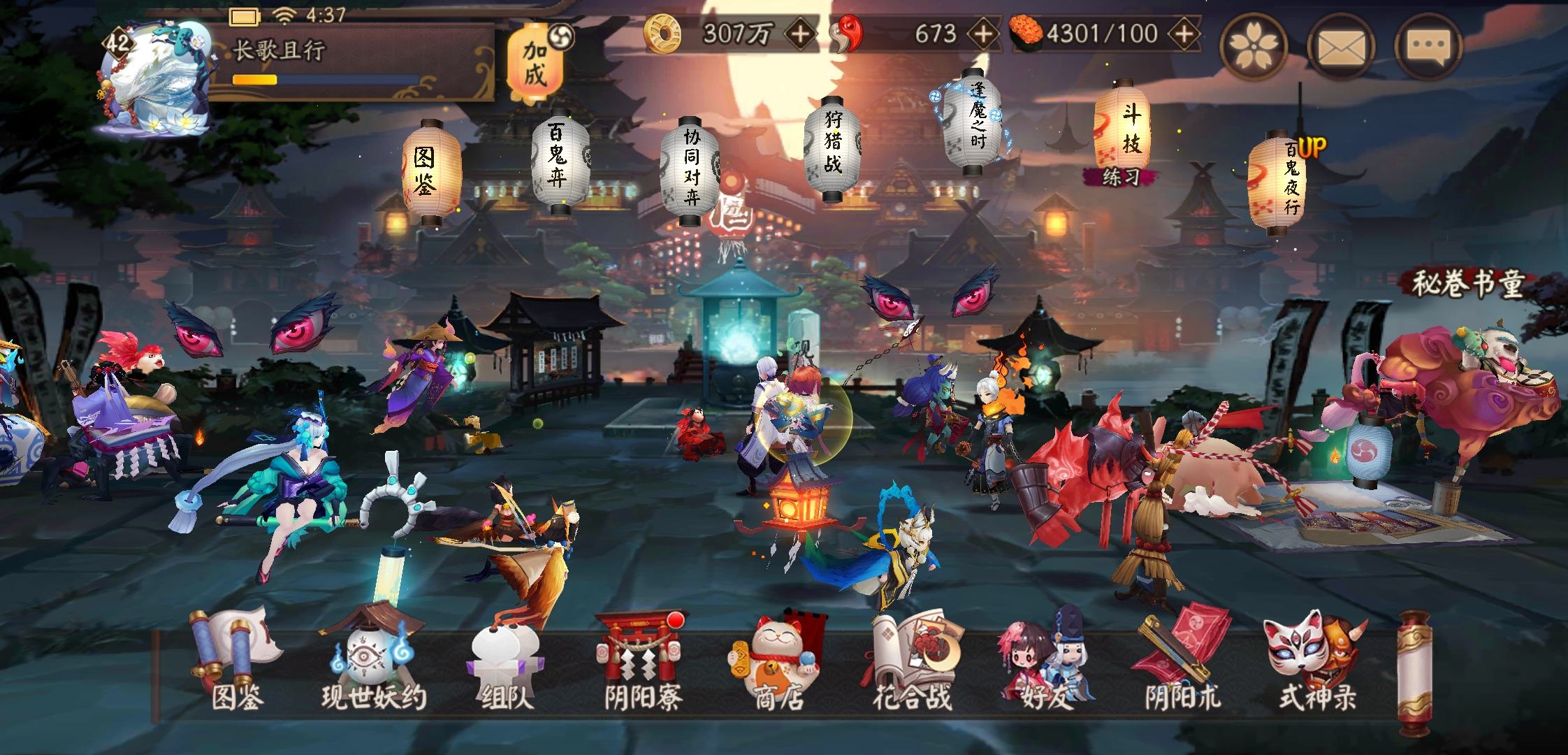Enter the 逢魔之时 lantern event
1568x755 pixels.
972,123
